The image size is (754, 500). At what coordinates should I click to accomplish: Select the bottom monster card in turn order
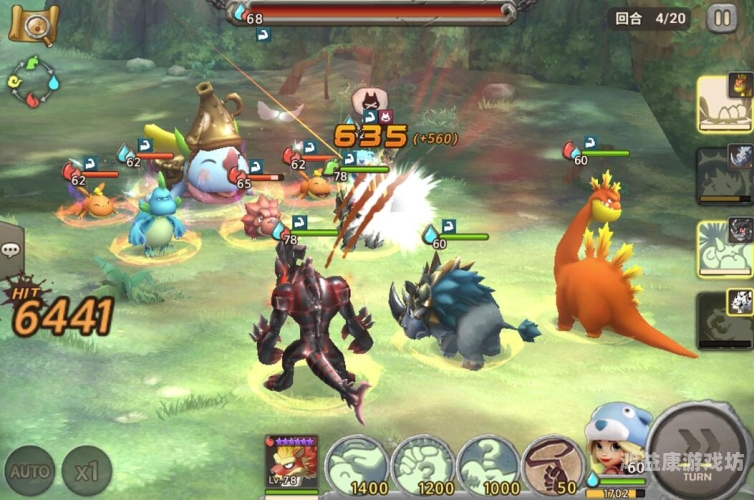[724, 320]
